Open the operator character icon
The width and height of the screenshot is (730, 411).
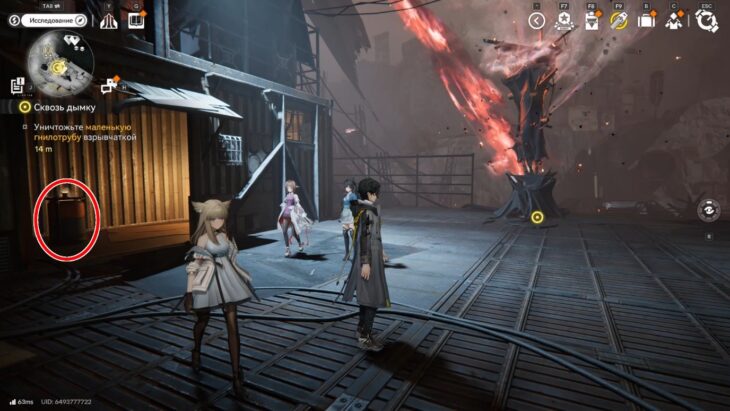[x=673, y=20]
